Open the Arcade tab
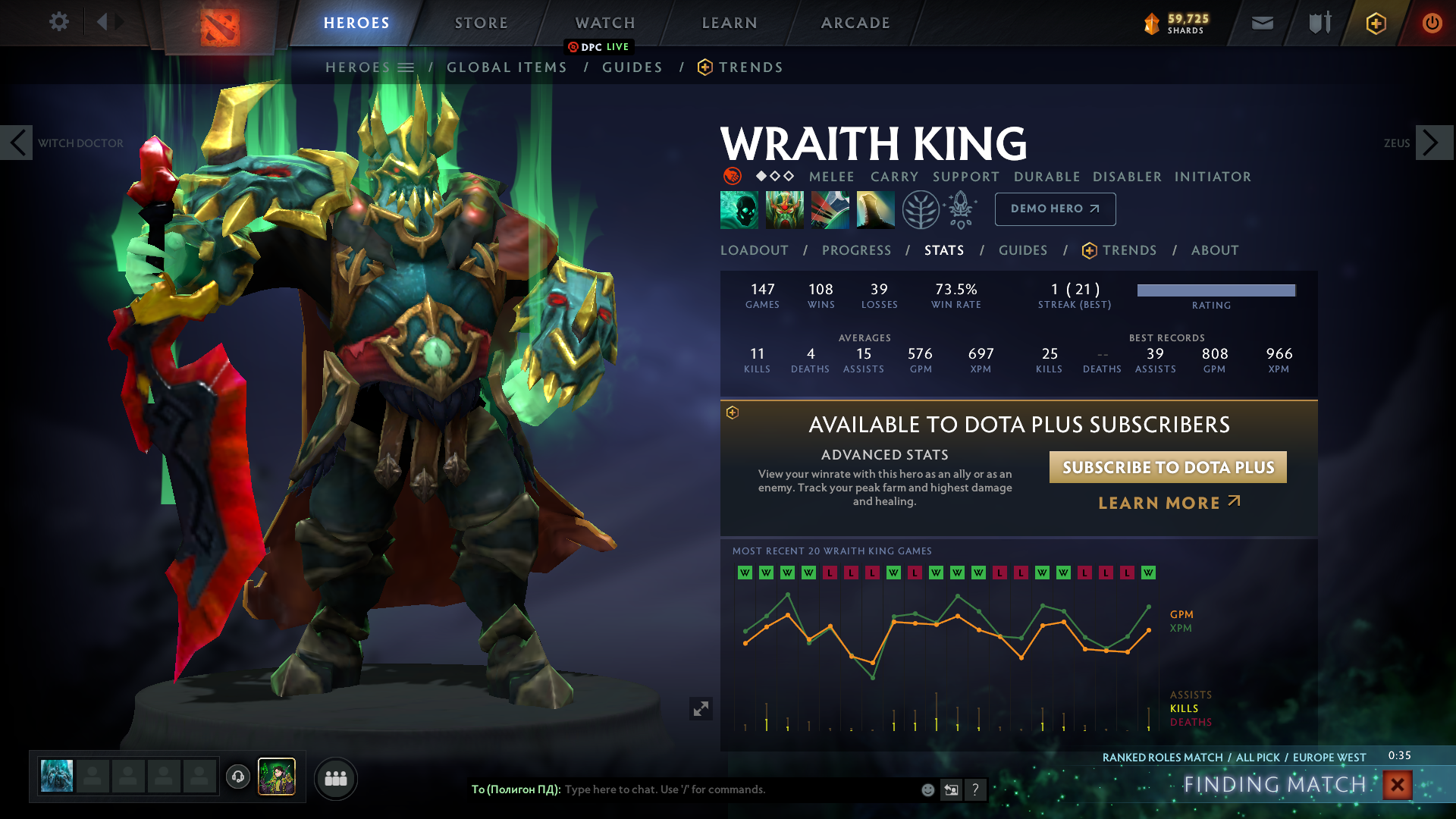1456x819 pixels. [x=855, y=23]
